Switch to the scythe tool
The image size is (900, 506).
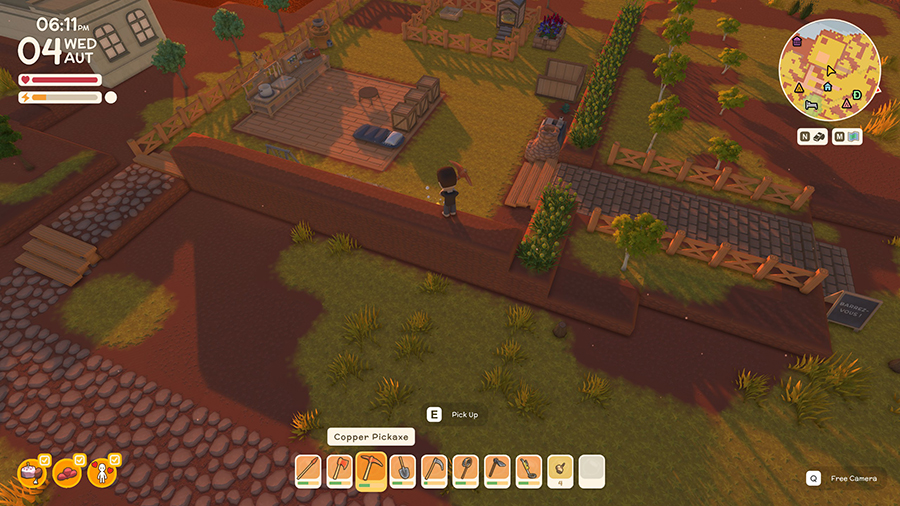(434, 469)
